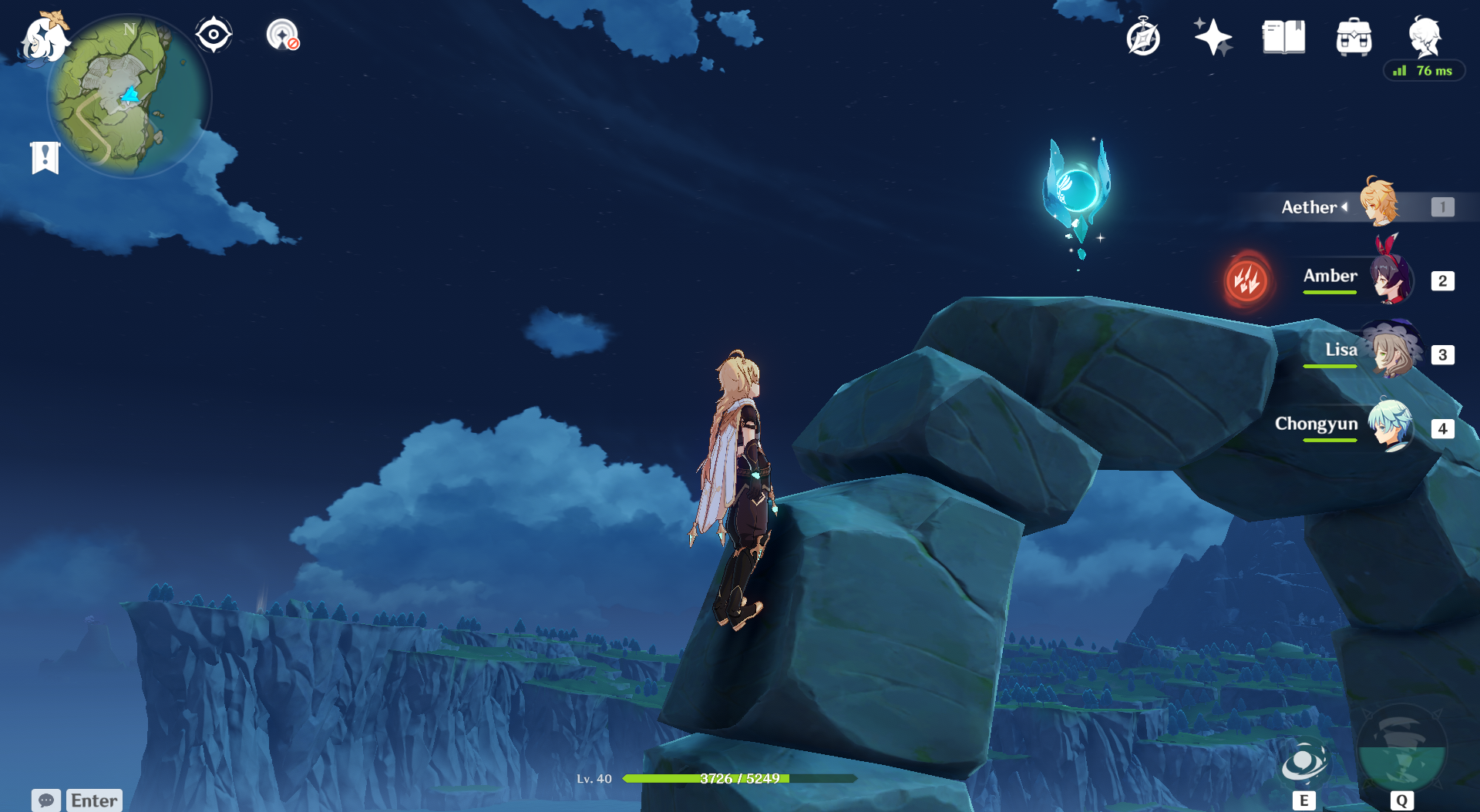Open the Wish star icon
The height and width of the screenshot is (812, 1480).
[1213, 37]
